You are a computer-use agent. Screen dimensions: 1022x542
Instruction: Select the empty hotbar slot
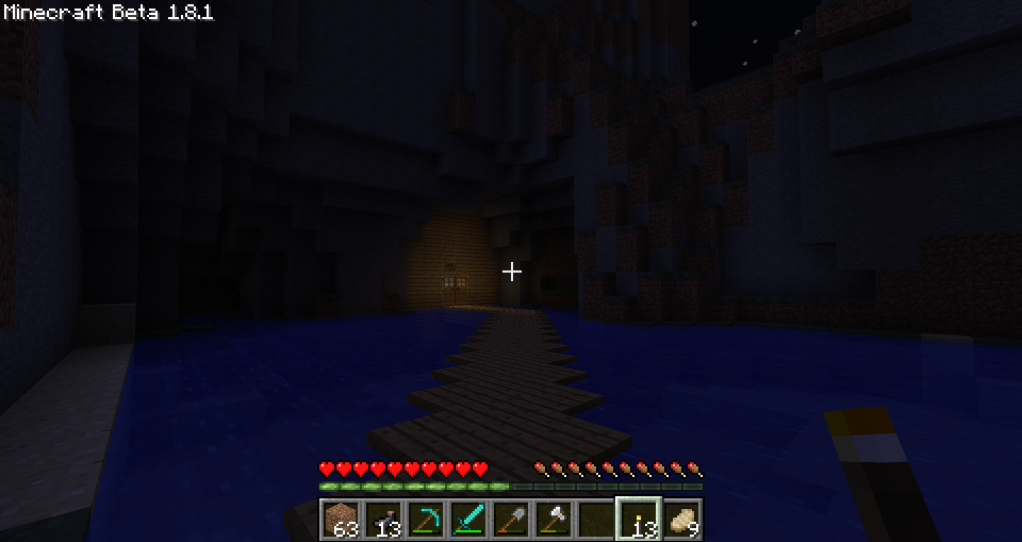coord(596,520)
